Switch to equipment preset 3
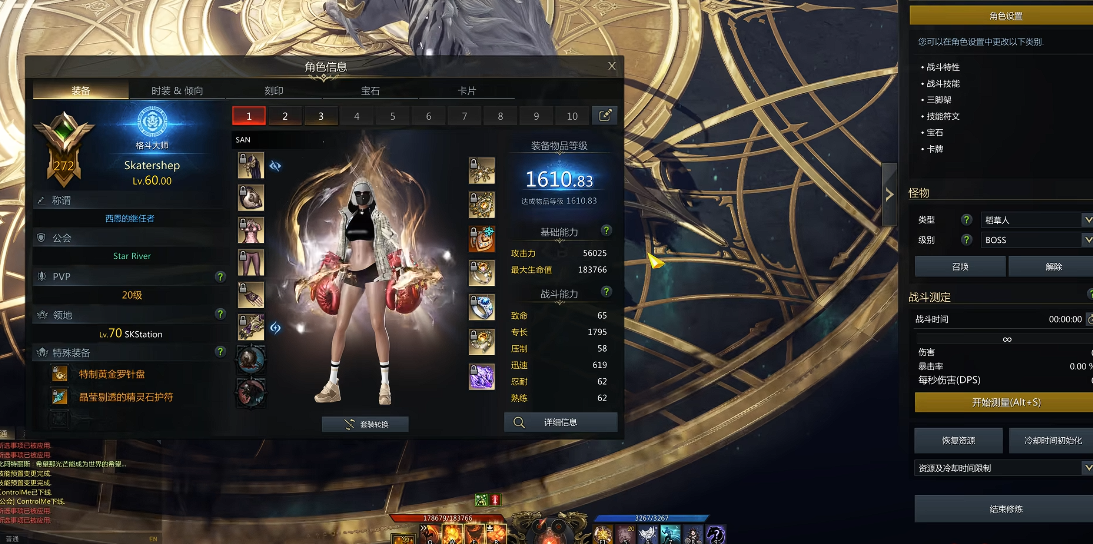1093x544 pixels. tap(321, 116)
